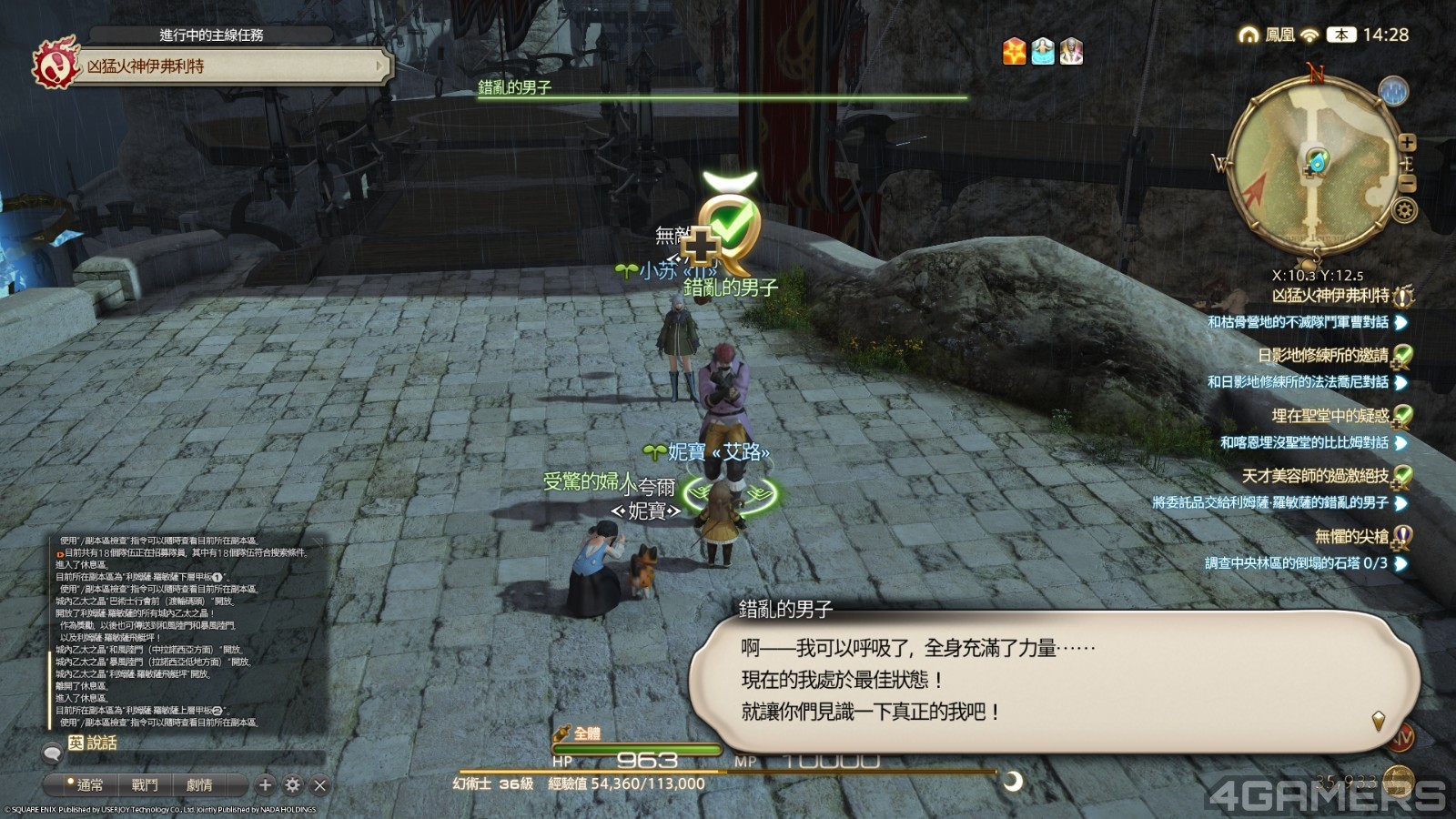Zoom in the minimap with the plus control

[x=1406, y=143]
